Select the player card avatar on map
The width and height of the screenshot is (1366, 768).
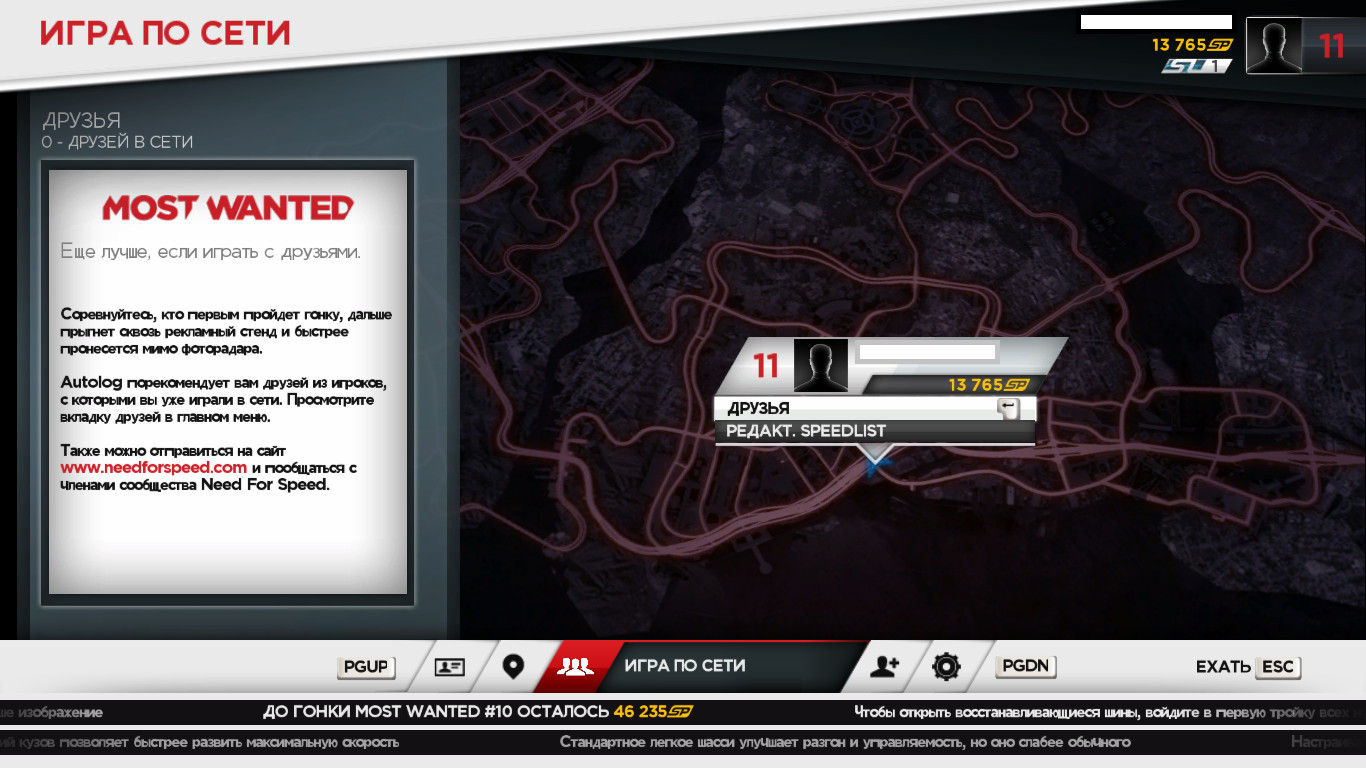pos(820,366)
